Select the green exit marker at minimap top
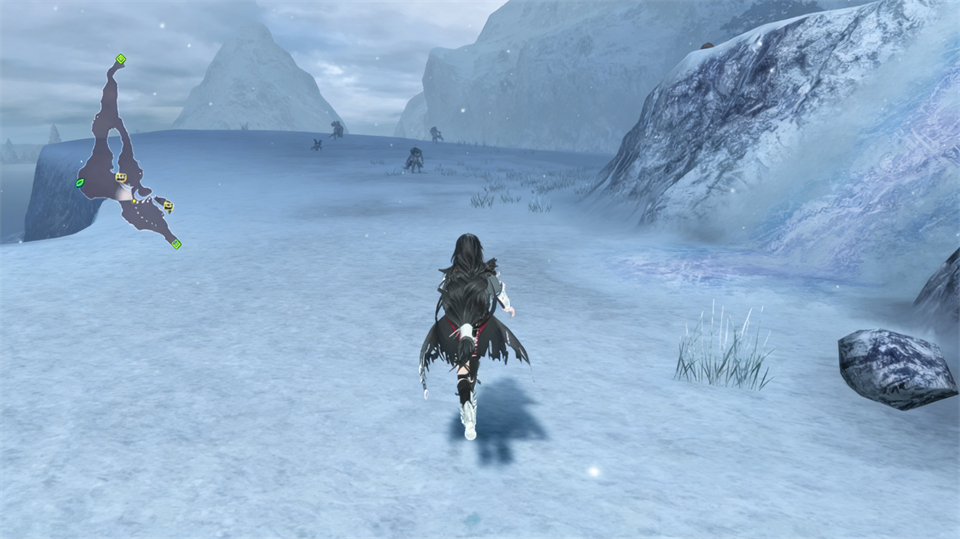This screenshot has width=960, height=539. click(120, 59)
